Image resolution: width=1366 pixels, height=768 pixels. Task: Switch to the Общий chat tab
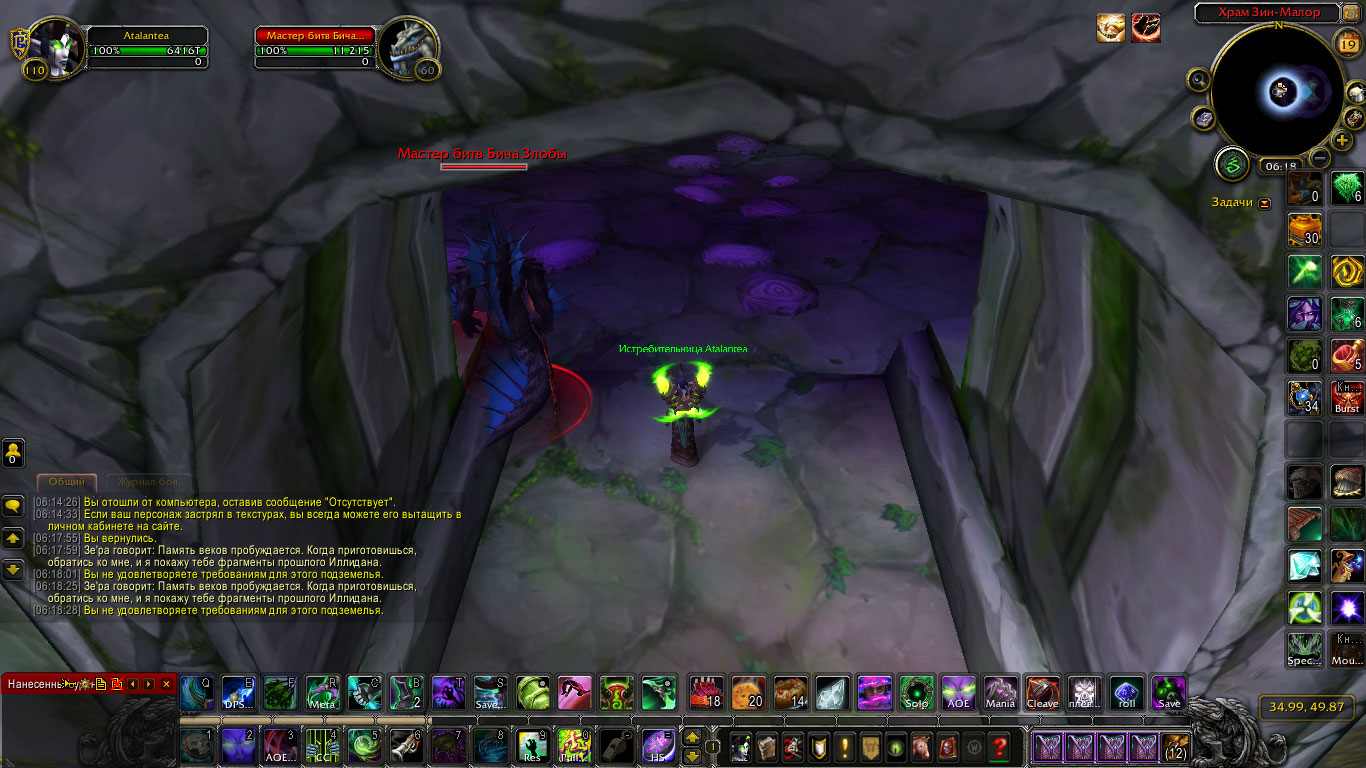coord(67,482)
